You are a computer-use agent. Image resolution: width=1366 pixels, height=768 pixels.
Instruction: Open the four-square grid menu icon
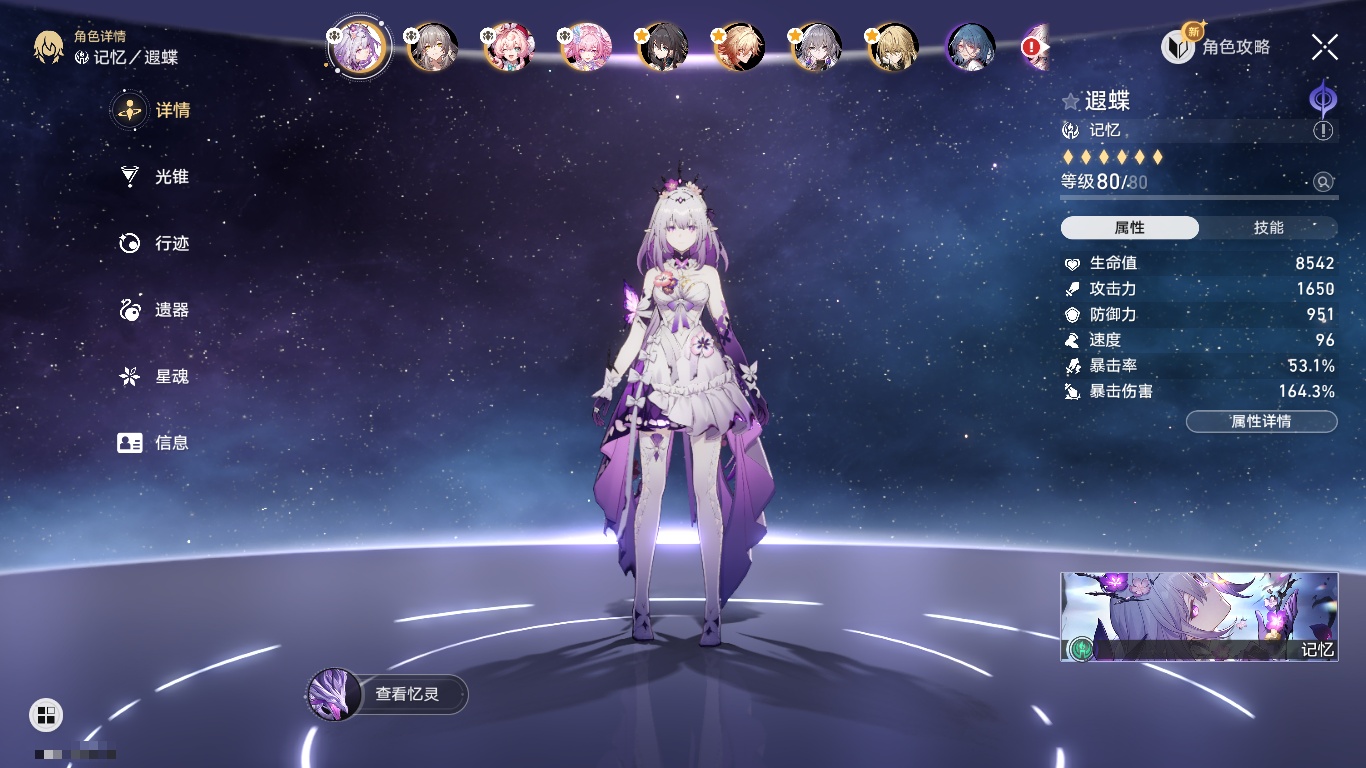tap(46, 714)
